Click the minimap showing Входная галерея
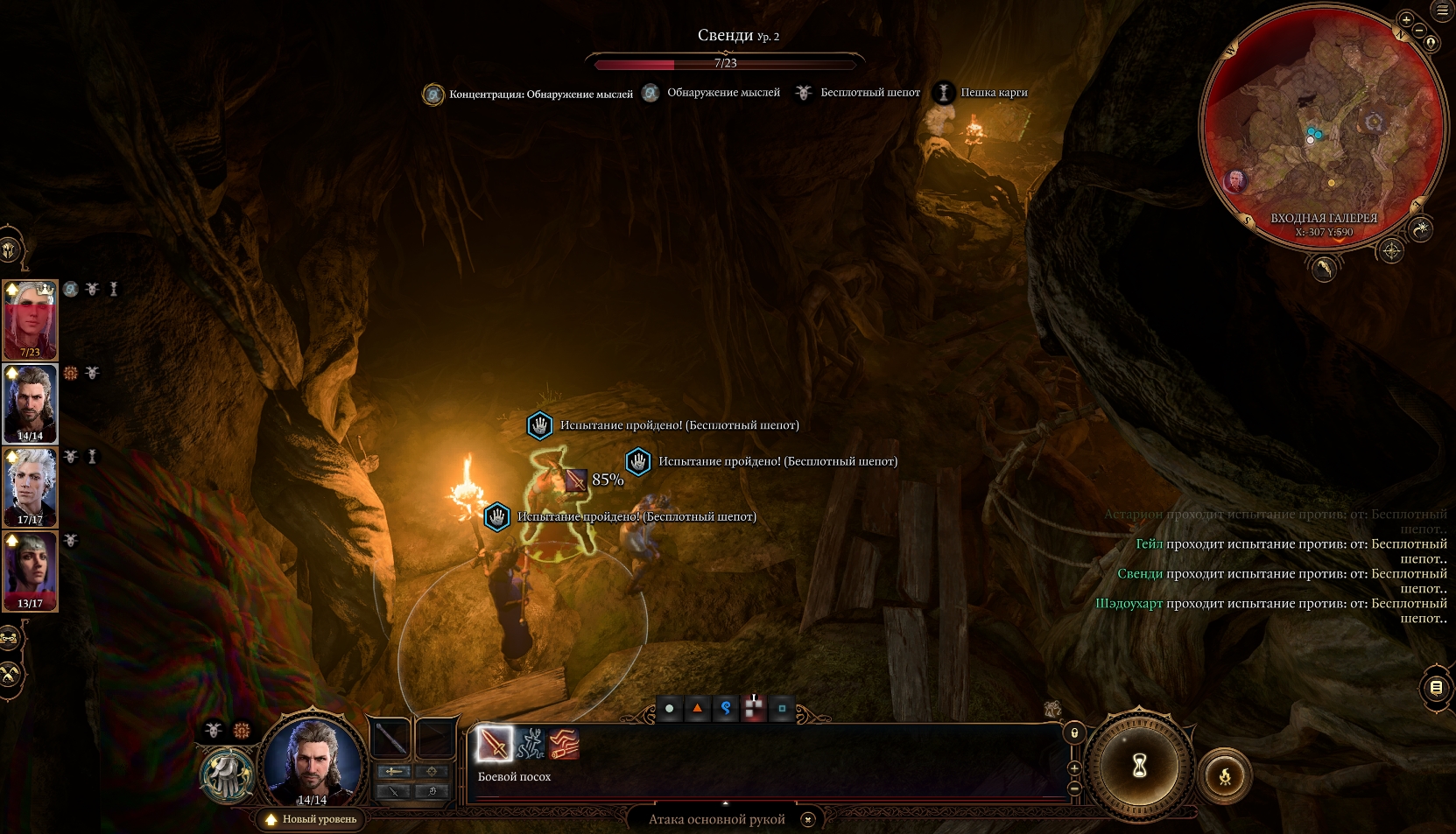The image size is (1456, 834). 1322,131
